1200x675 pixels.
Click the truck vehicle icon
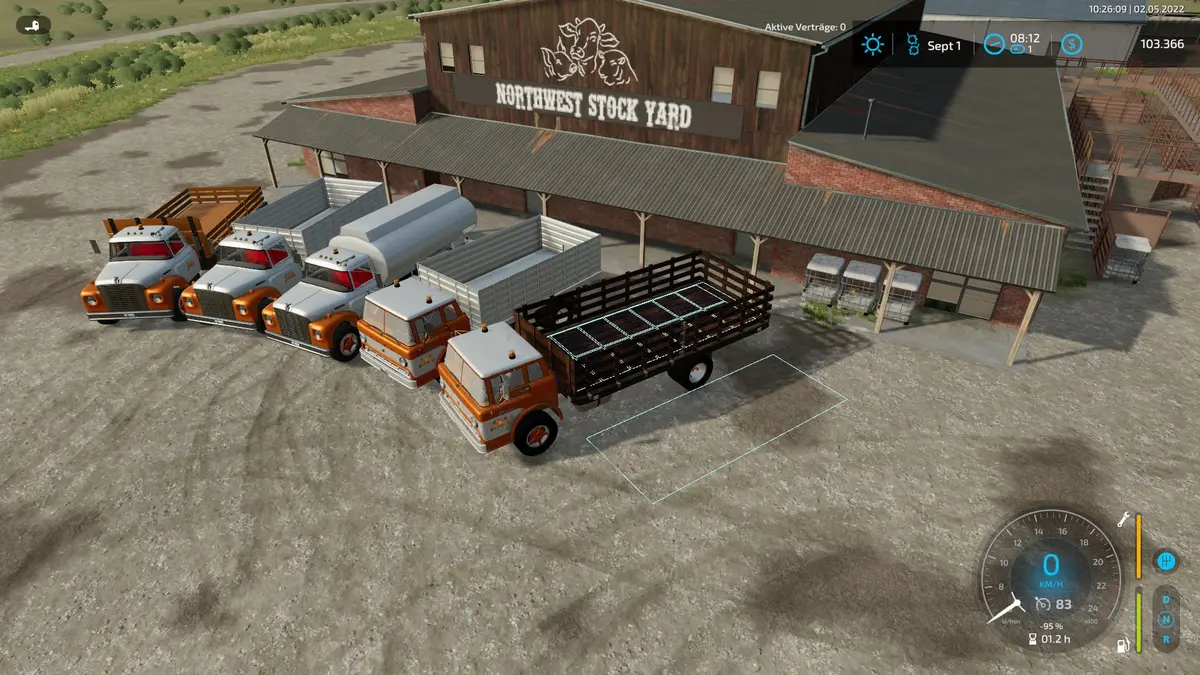pyautogui.click(x=32, y=25)
